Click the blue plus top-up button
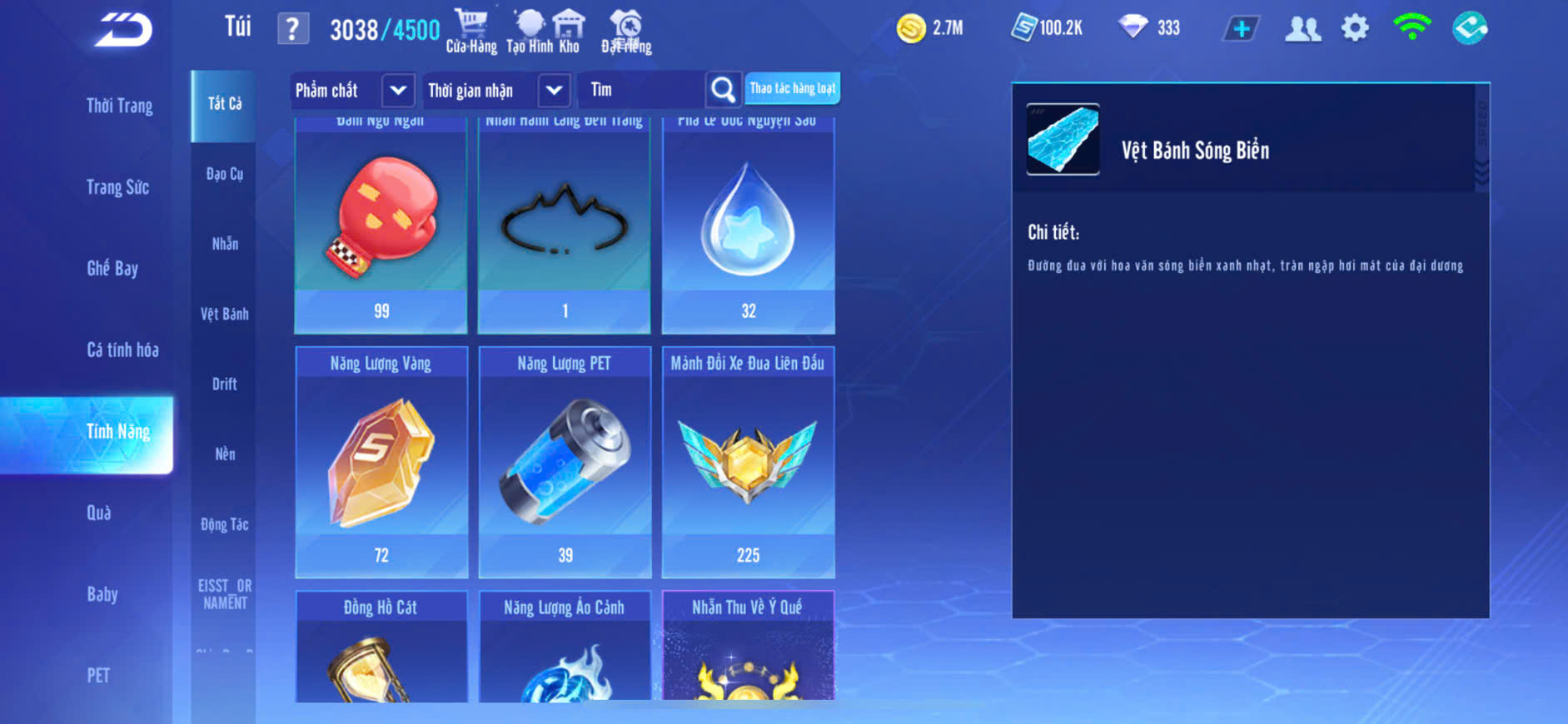Image resolution: width=1568 pixels, height=724 pixels. [x=1241, y=29]
